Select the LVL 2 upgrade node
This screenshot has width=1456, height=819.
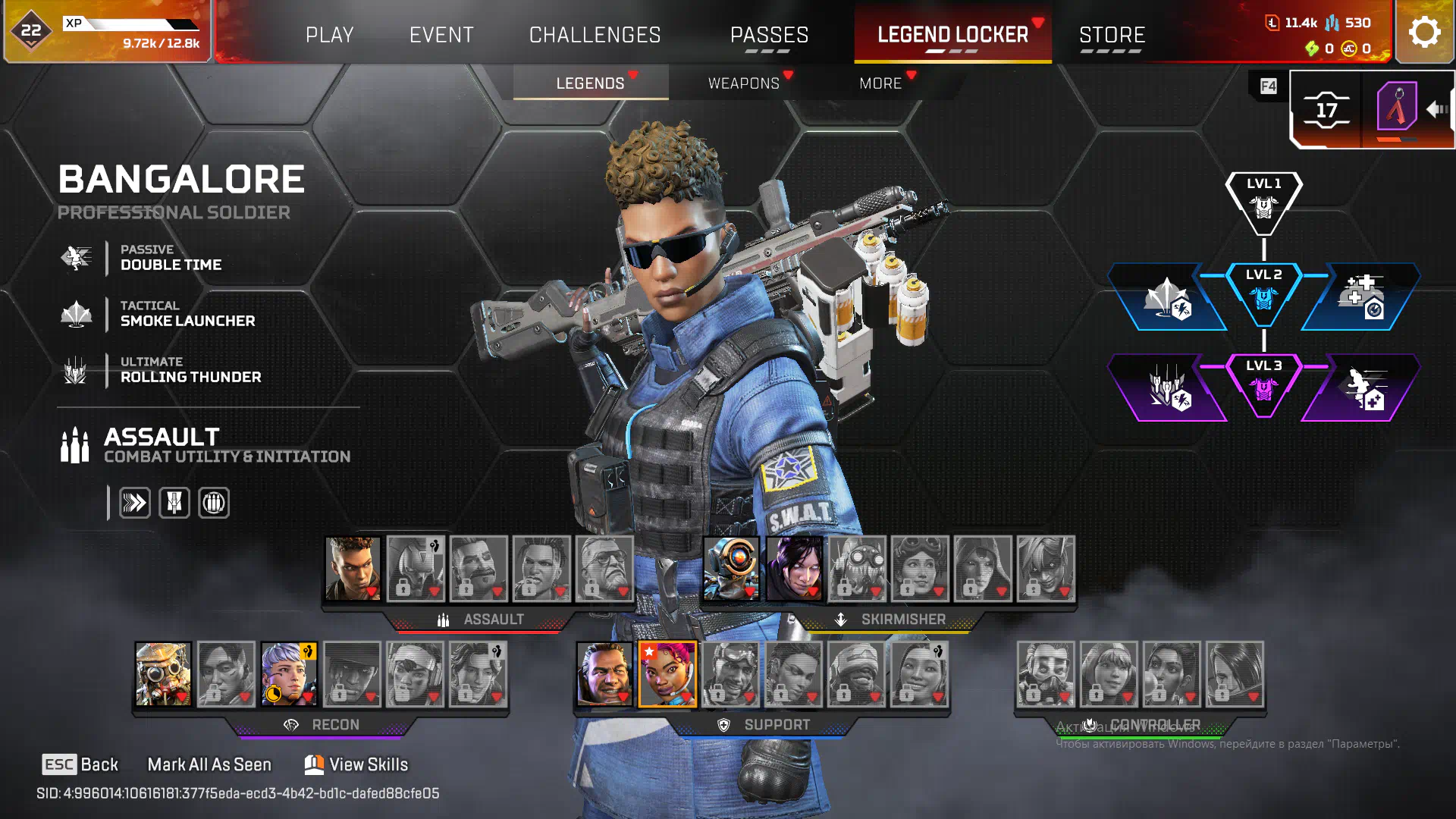[1263, 294]
